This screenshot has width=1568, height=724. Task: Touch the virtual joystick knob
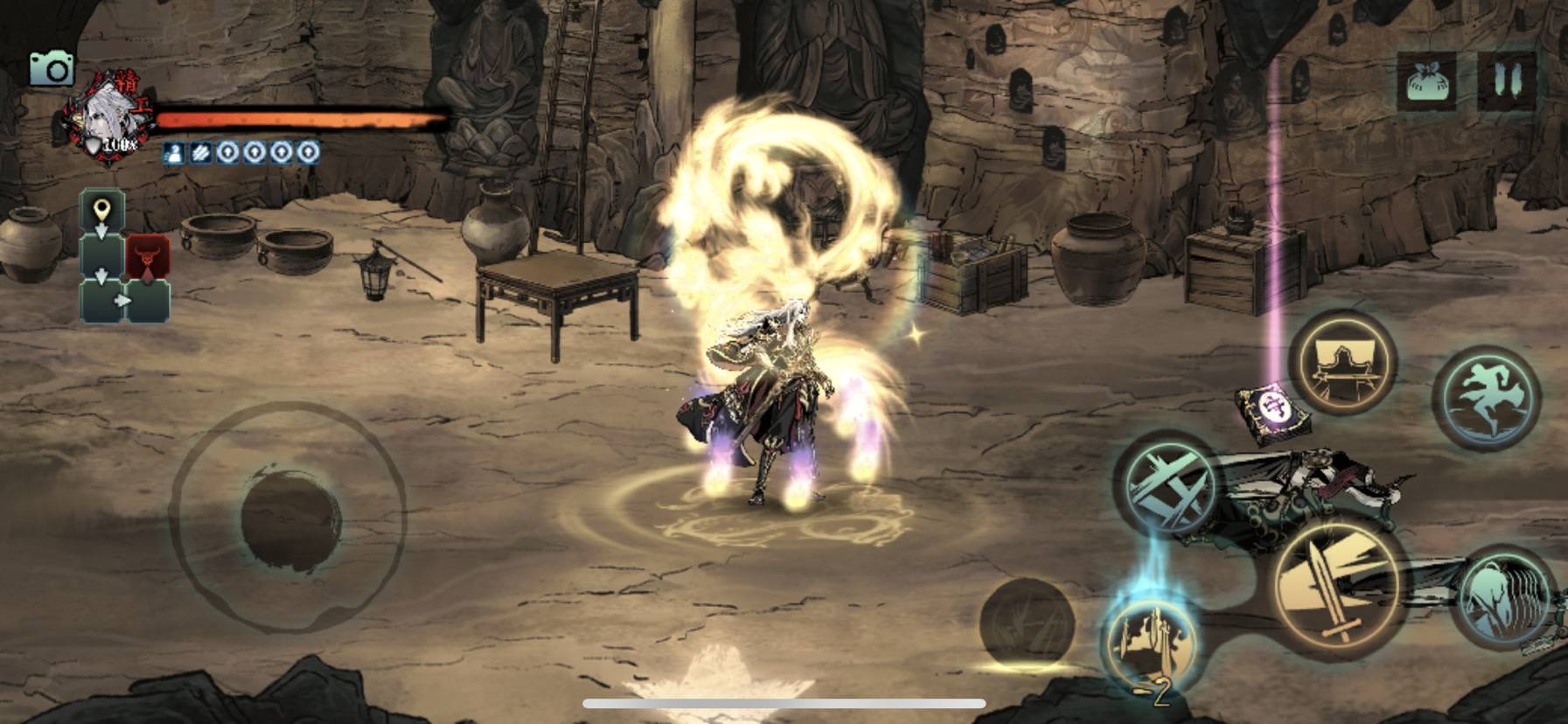(x=289, y=519)
